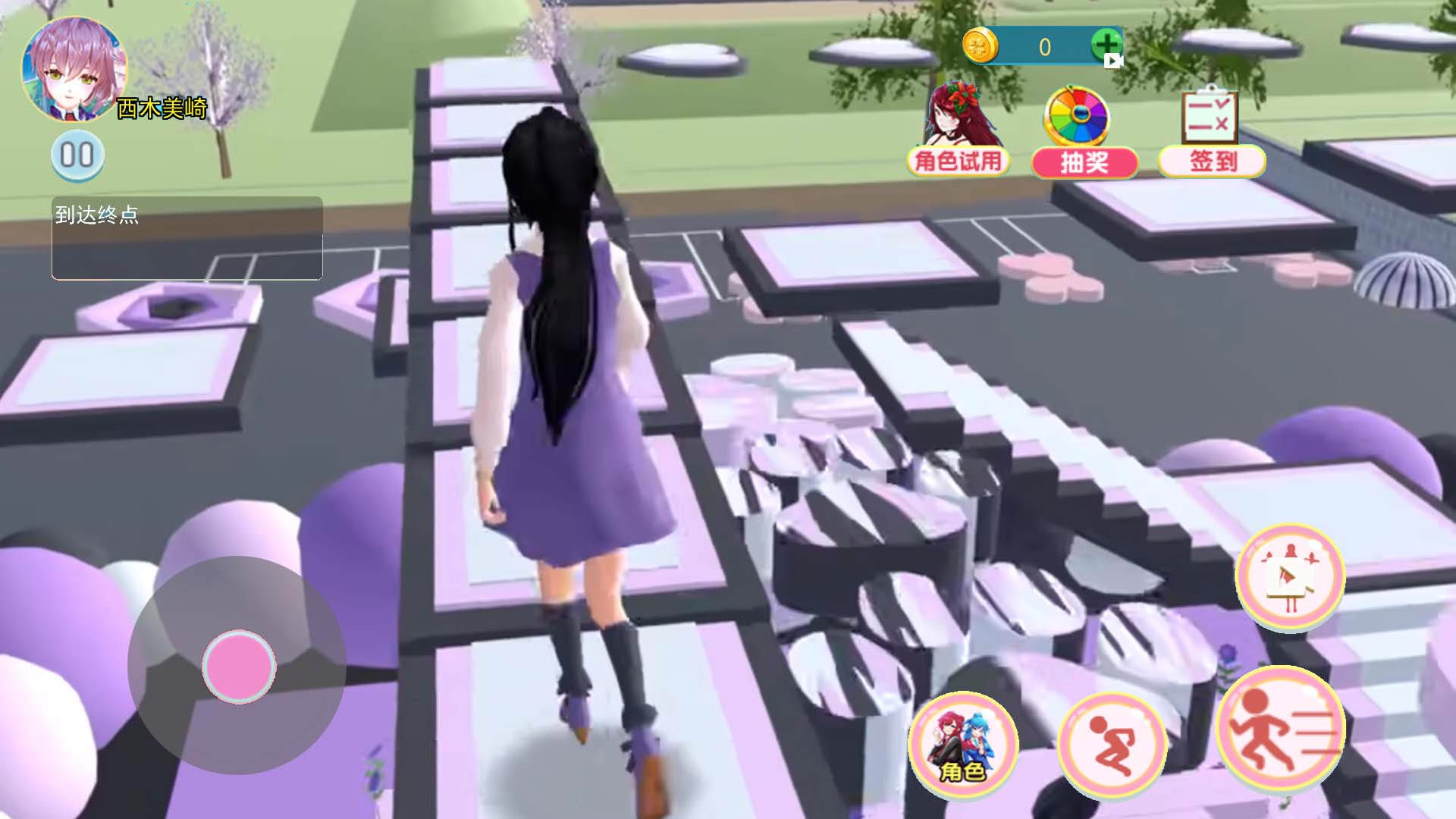
Task: Add coins with the green plus button
Action: [x=1106, y=45]
